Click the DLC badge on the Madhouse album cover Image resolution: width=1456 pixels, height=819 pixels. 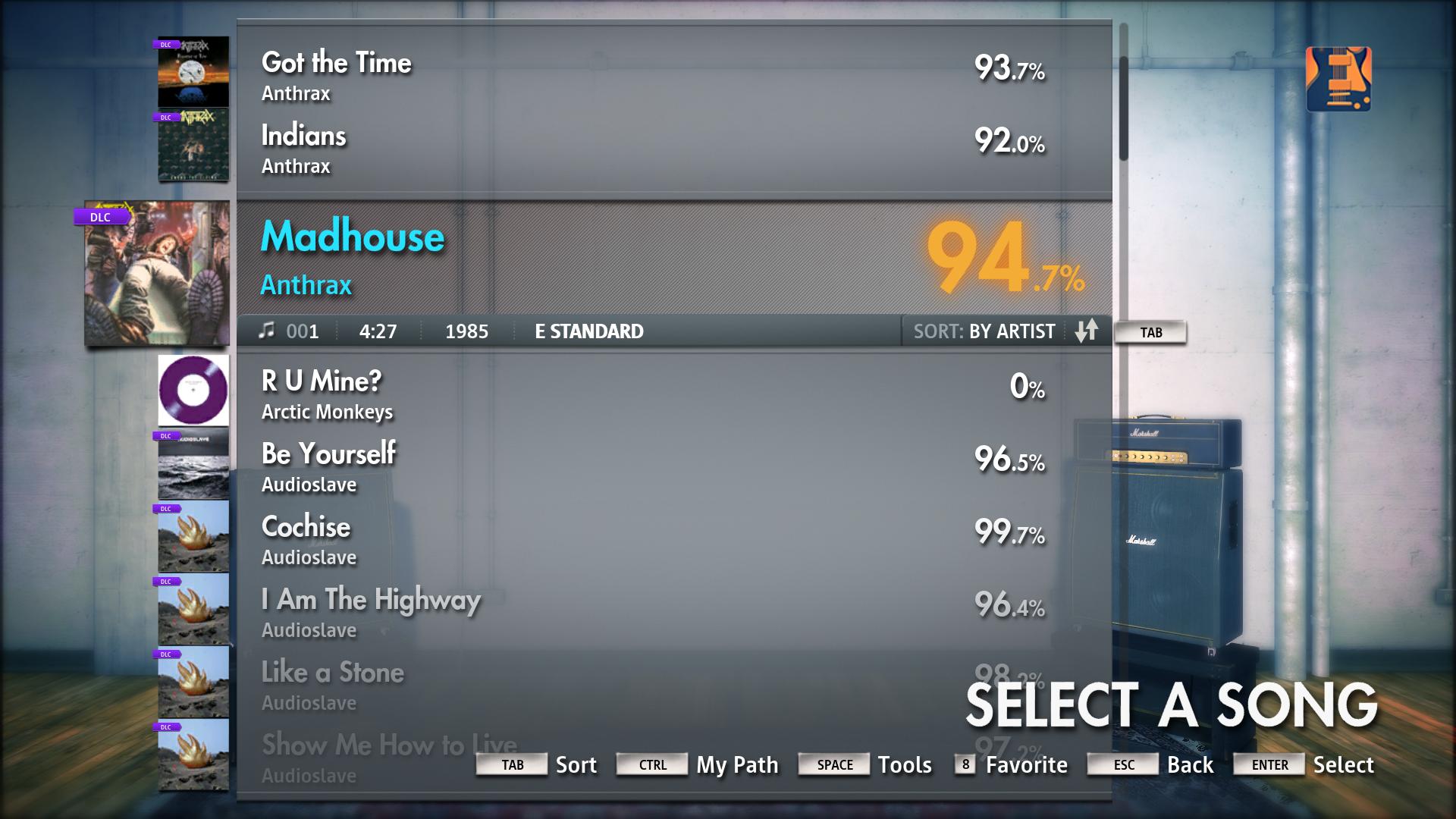click(101, 217)
